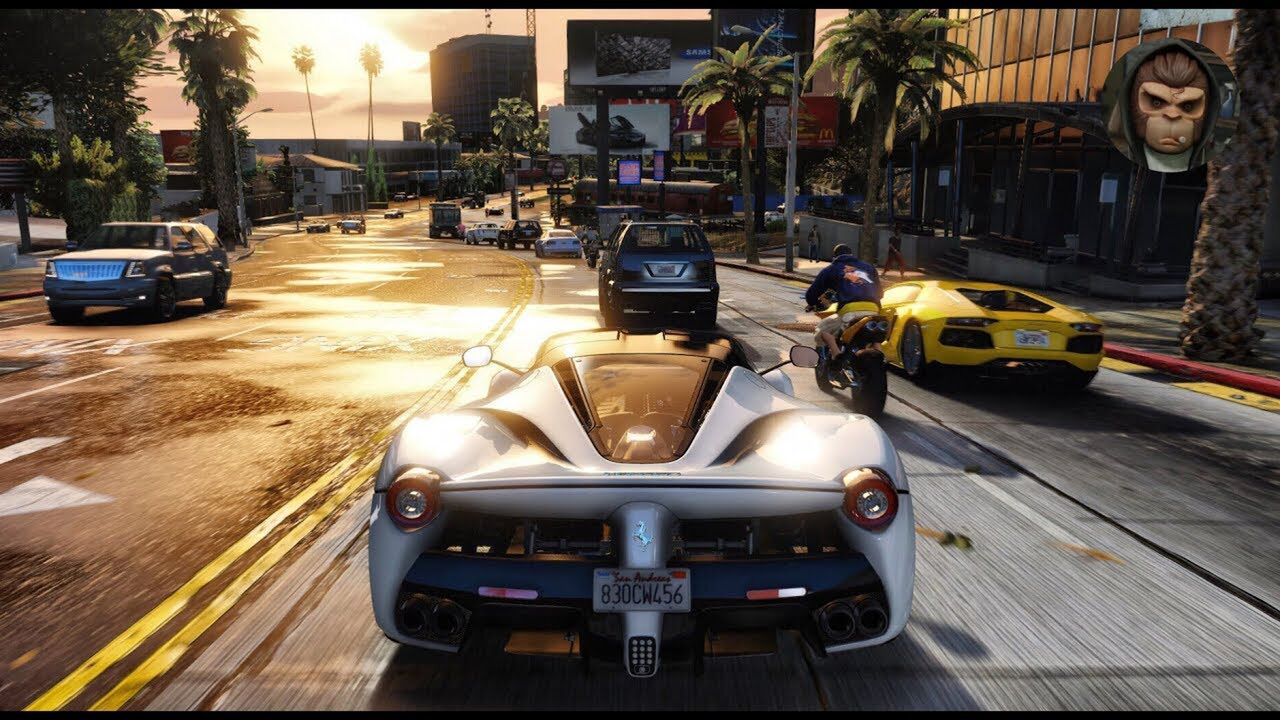Click the hooded monkey avatar badge
1280x720 pixels.
point(1169,105)
